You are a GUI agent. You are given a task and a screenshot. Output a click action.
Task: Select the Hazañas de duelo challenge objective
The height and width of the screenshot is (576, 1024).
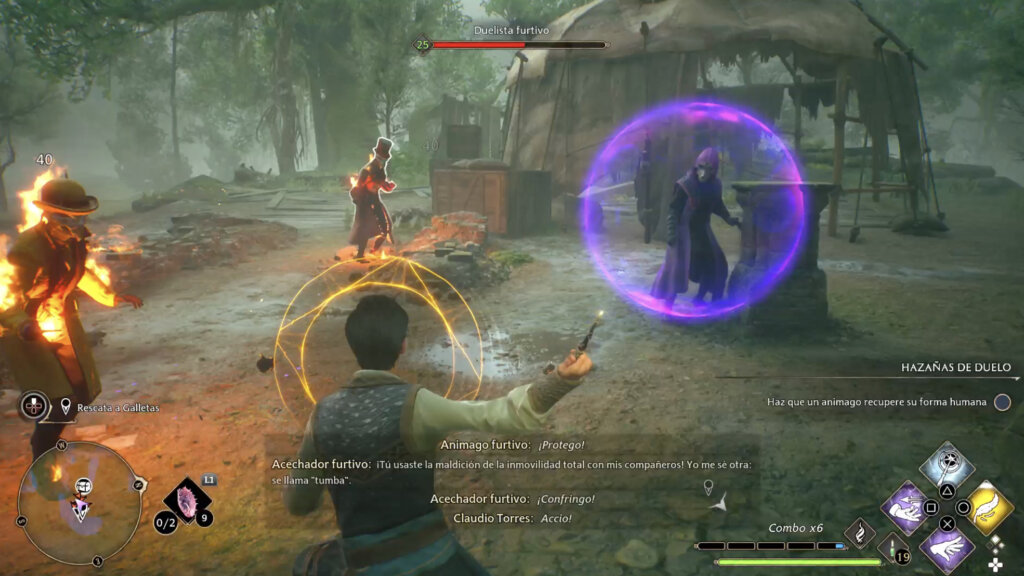880,402
